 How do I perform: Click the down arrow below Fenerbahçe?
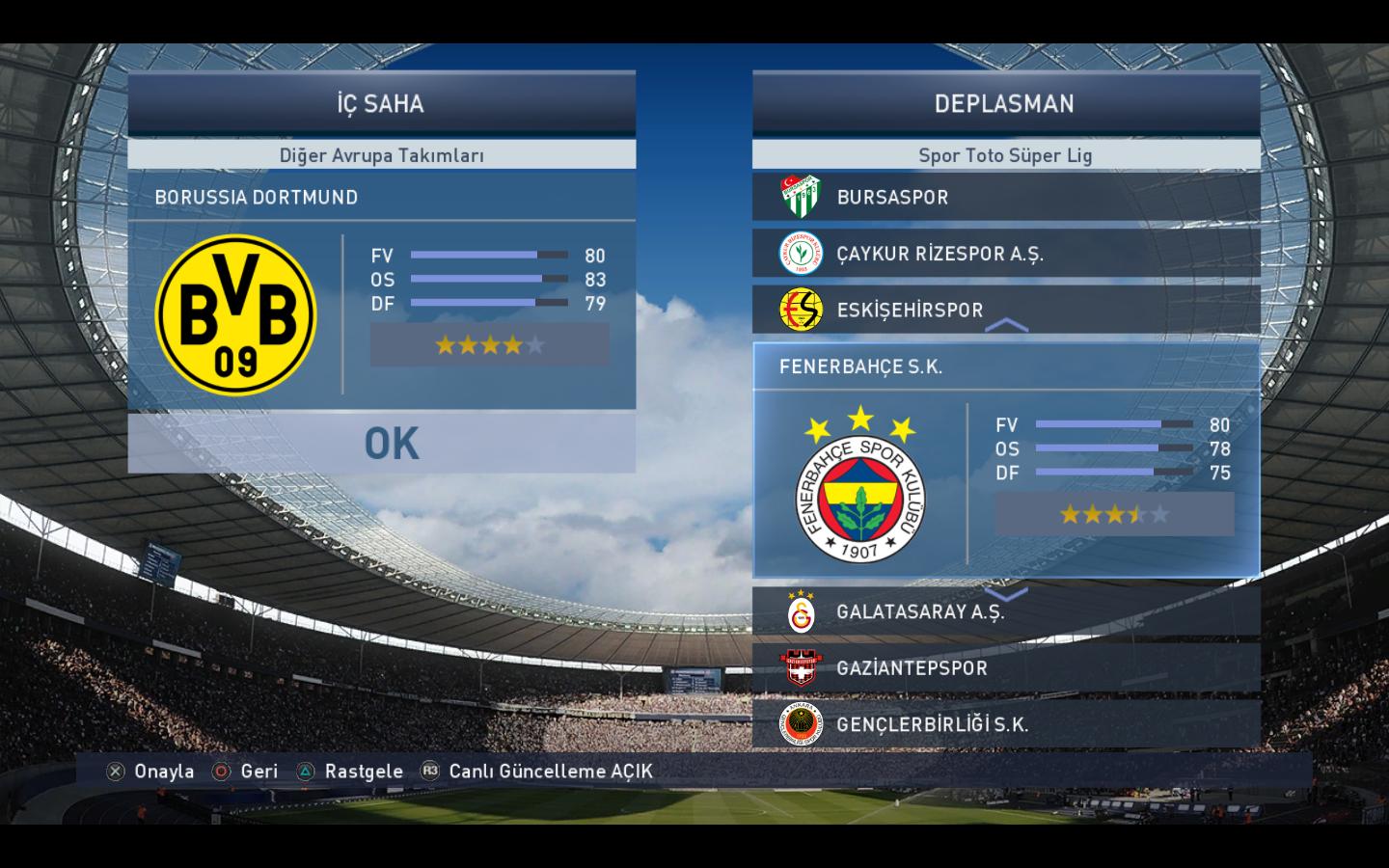pyautogui.click(x=1006, y=594)
